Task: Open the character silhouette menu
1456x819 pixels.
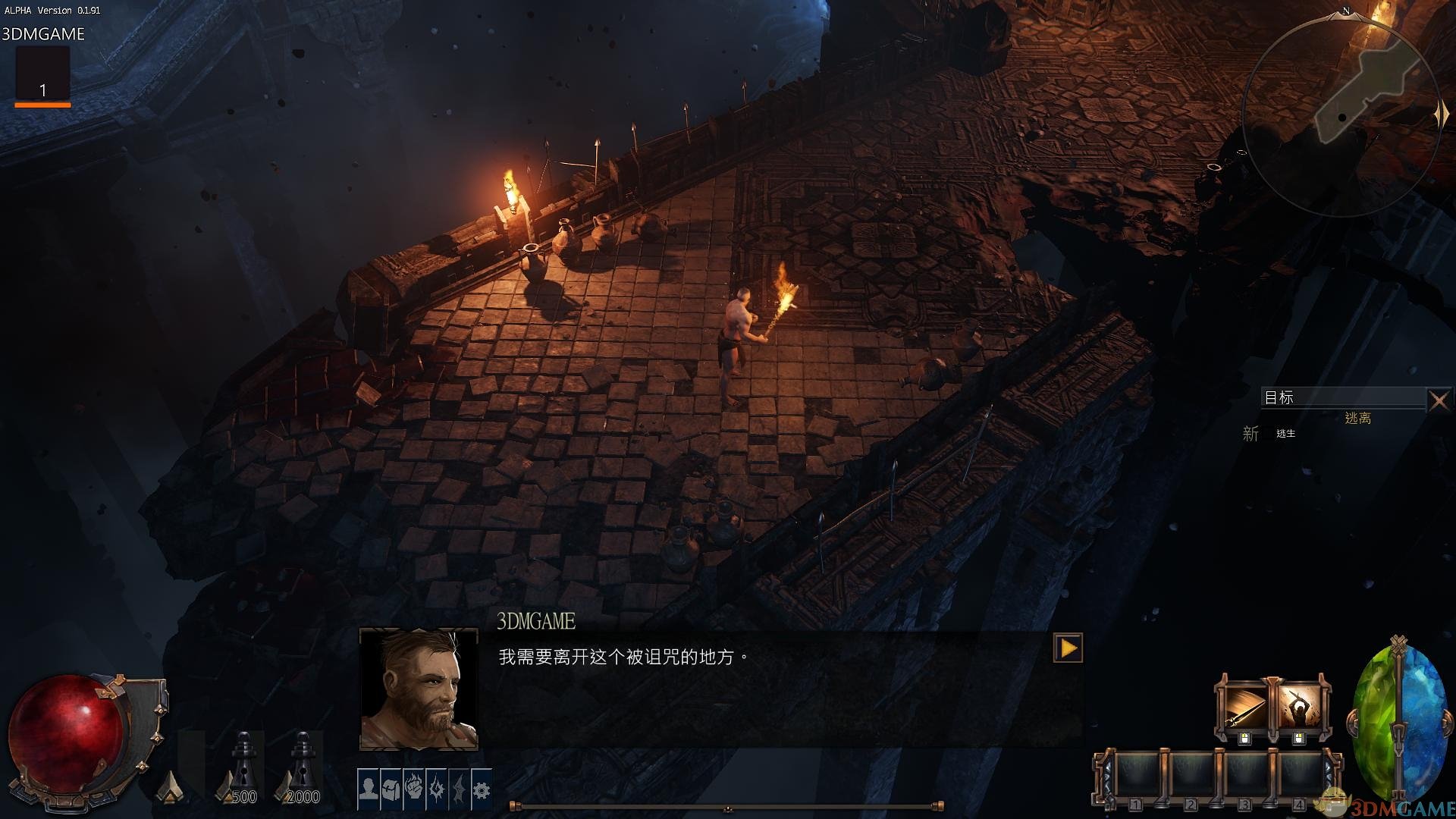Action: pos(369,789)
